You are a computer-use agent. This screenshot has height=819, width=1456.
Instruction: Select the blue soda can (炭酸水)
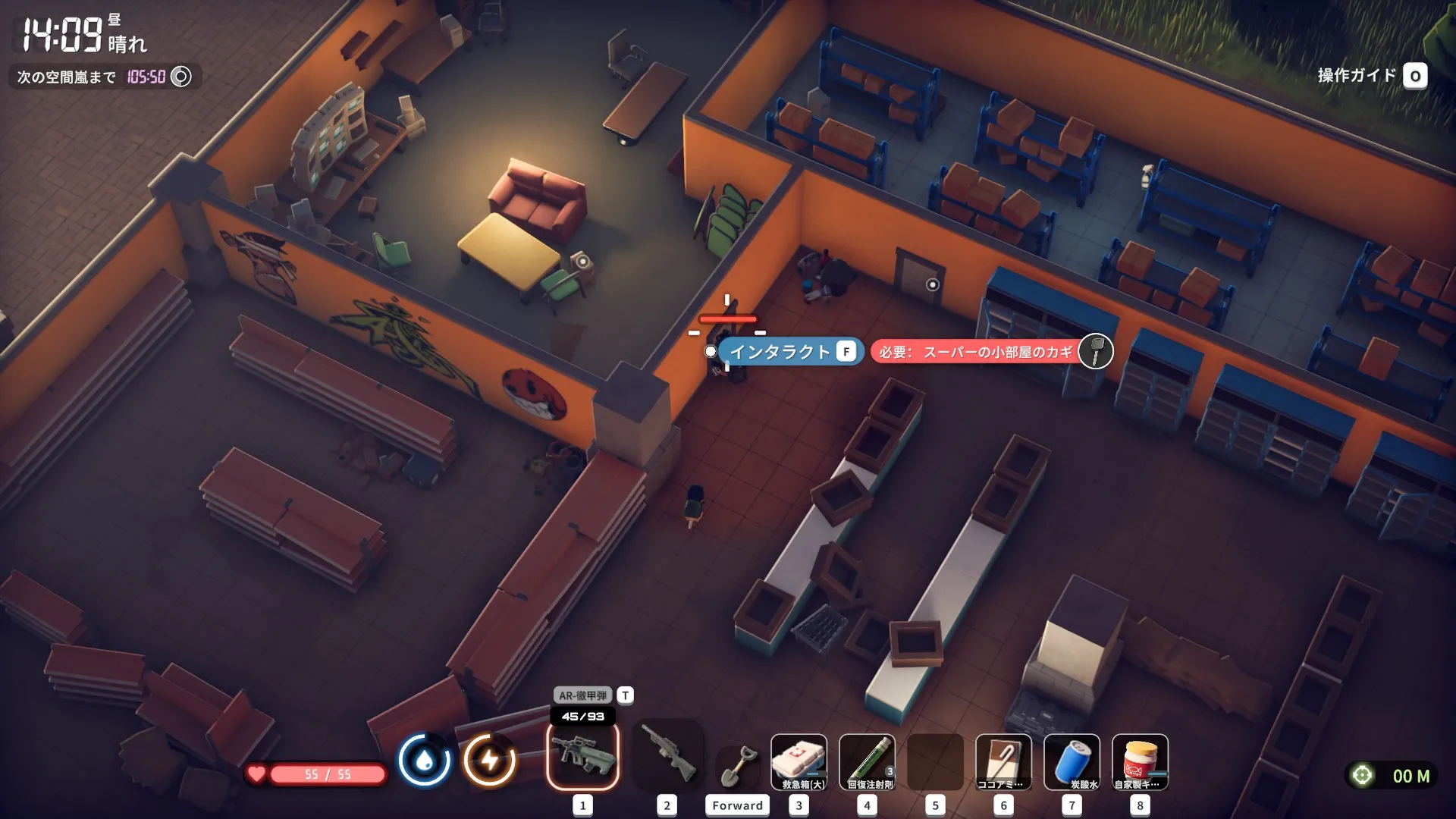point(1072,761)
